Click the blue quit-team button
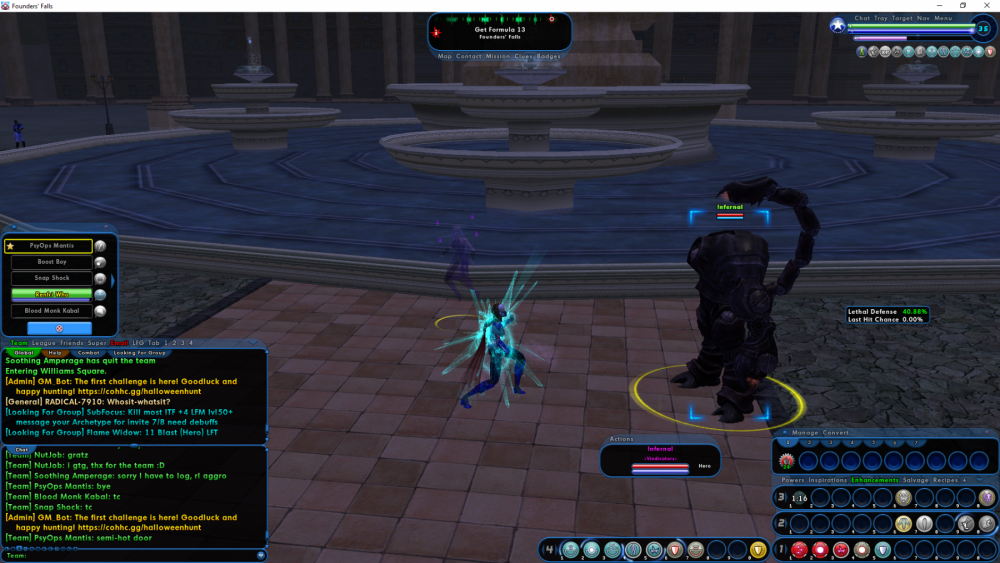Viewport: 1000px width, 563px height. (59, 327)
